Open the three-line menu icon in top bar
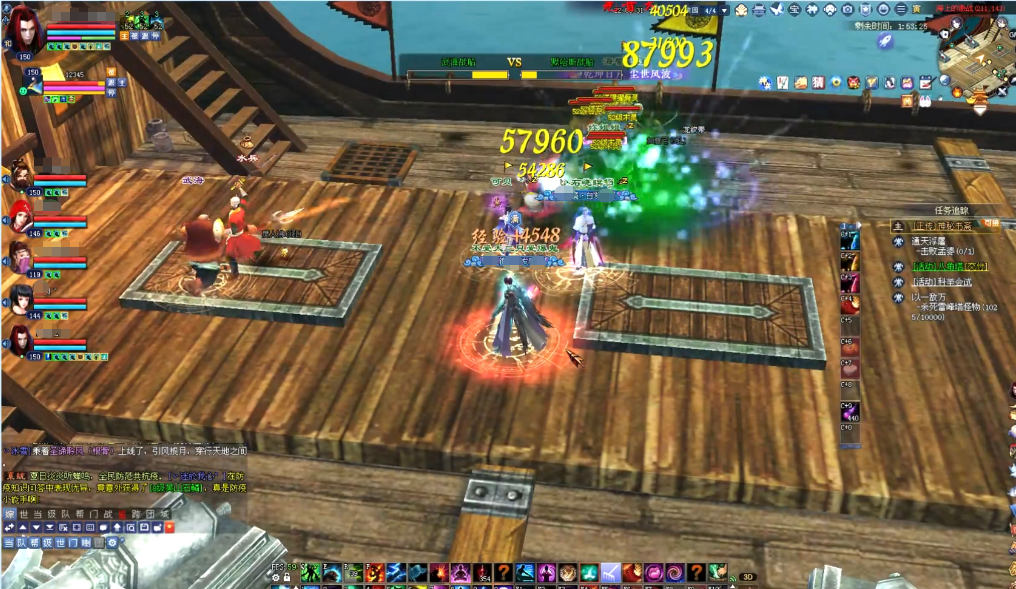1016x589 pixels. 901,10
